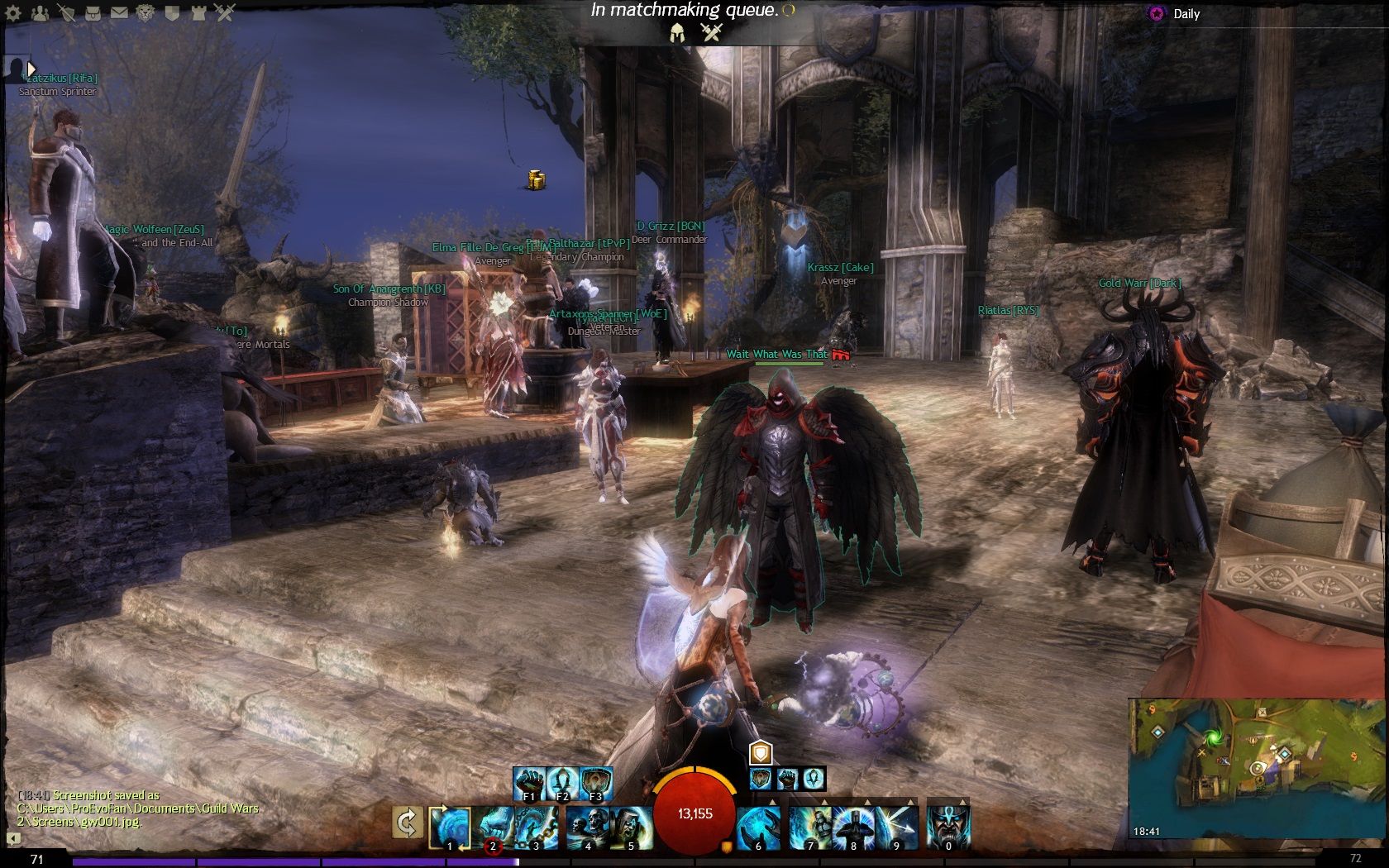Open the Black Lion trading post icon
This screenshot has width=1389, height=868.
tap(146, 13)
